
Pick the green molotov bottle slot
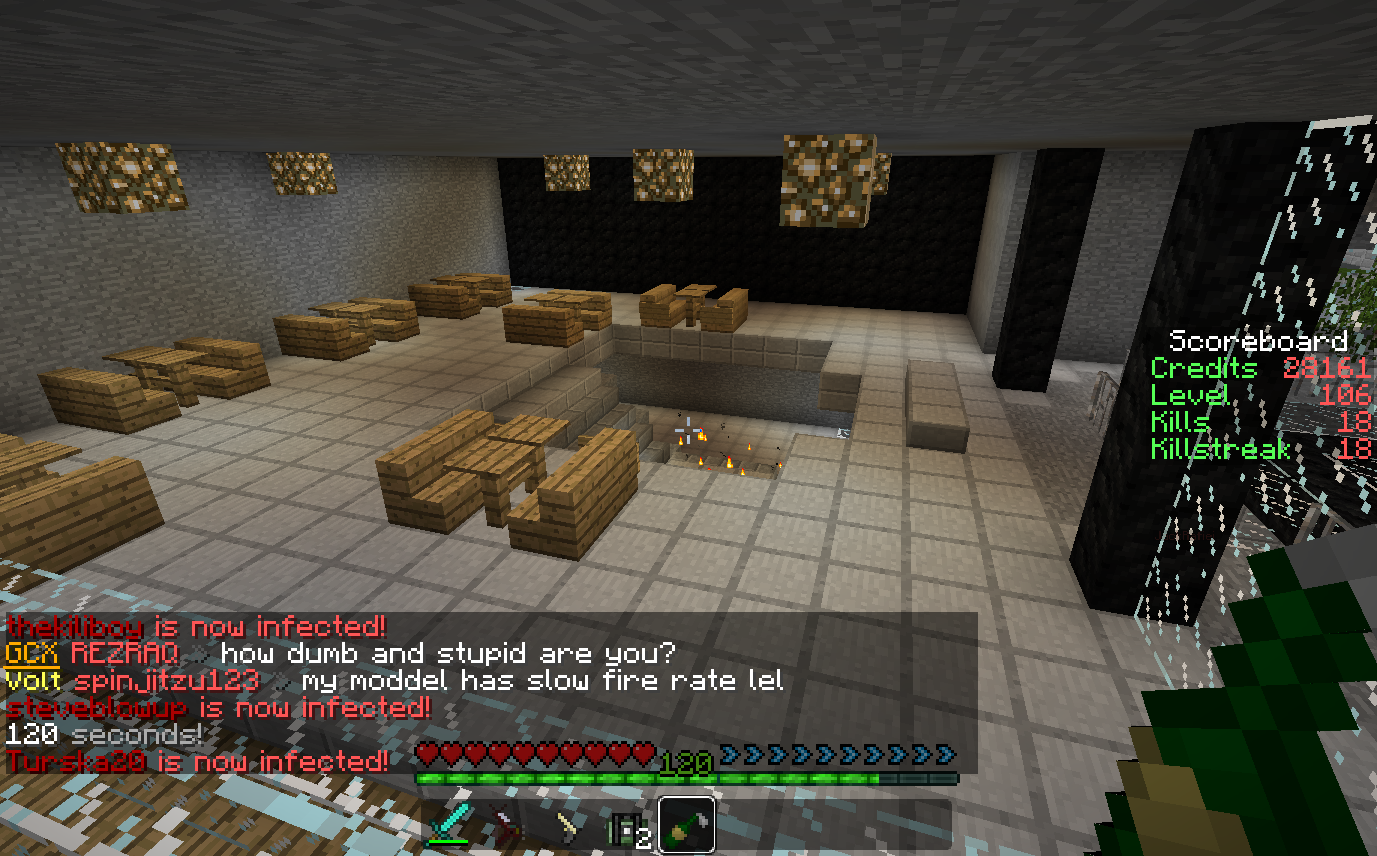tap(686, 825)
